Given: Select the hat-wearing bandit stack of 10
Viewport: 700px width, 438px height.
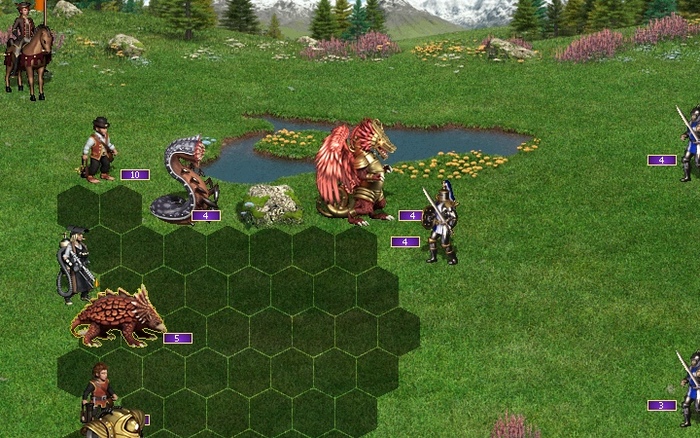Looking at the screenshot, I should pos(99,150).
